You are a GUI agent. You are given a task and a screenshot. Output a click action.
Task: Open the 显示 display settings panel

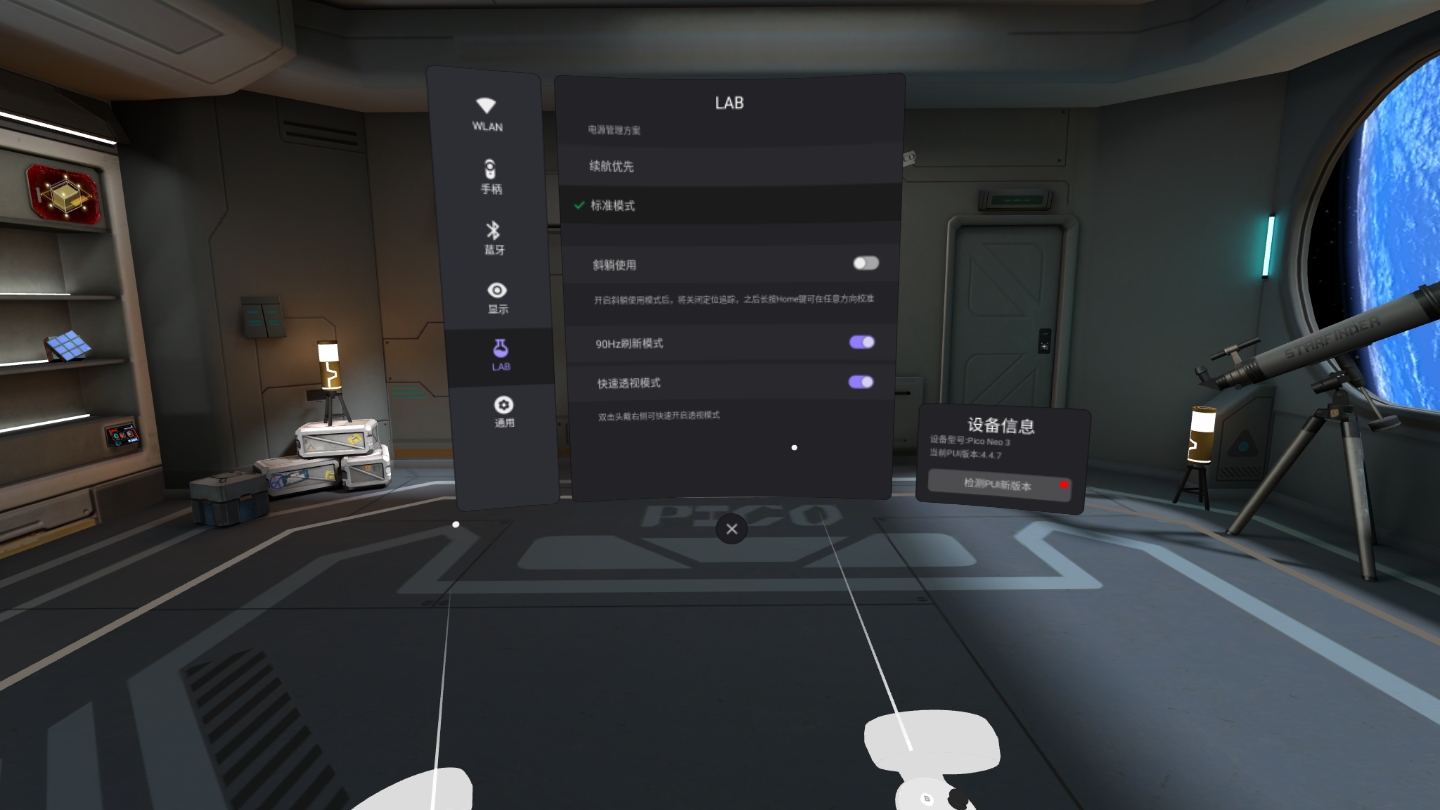coord(496,296)
